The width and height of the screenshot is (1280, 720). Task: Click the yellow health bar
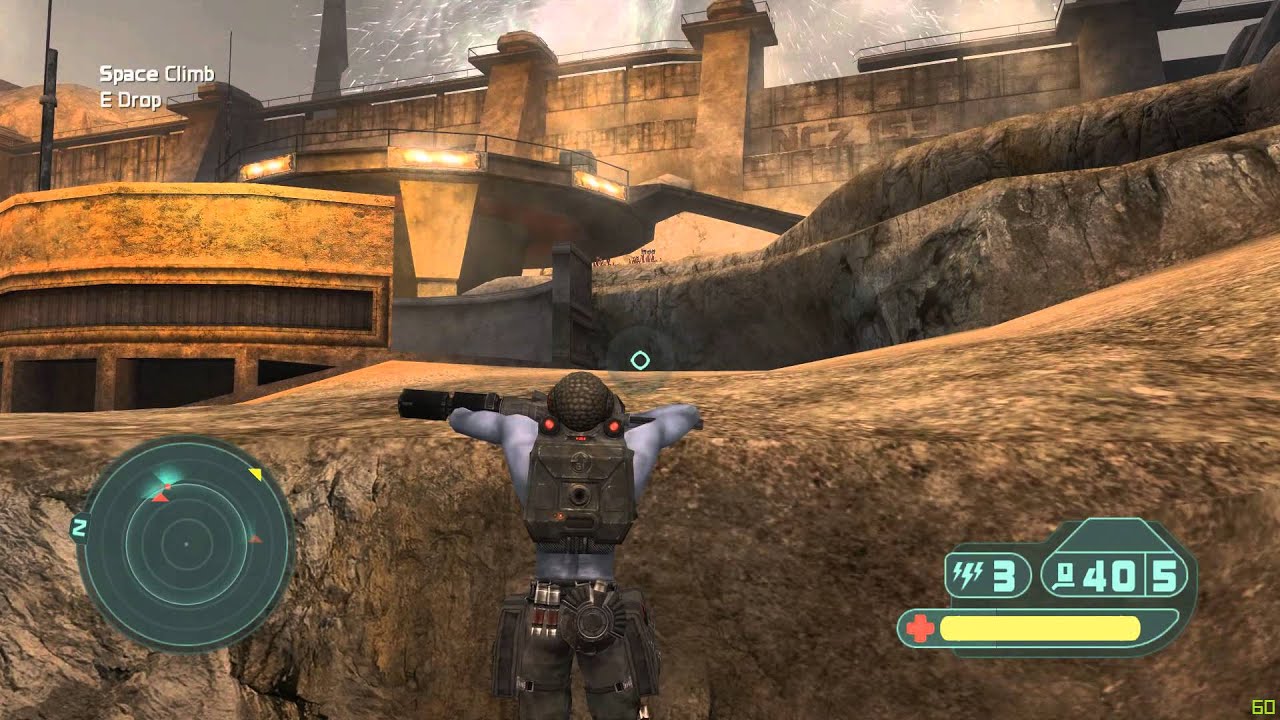[1039, 628]
